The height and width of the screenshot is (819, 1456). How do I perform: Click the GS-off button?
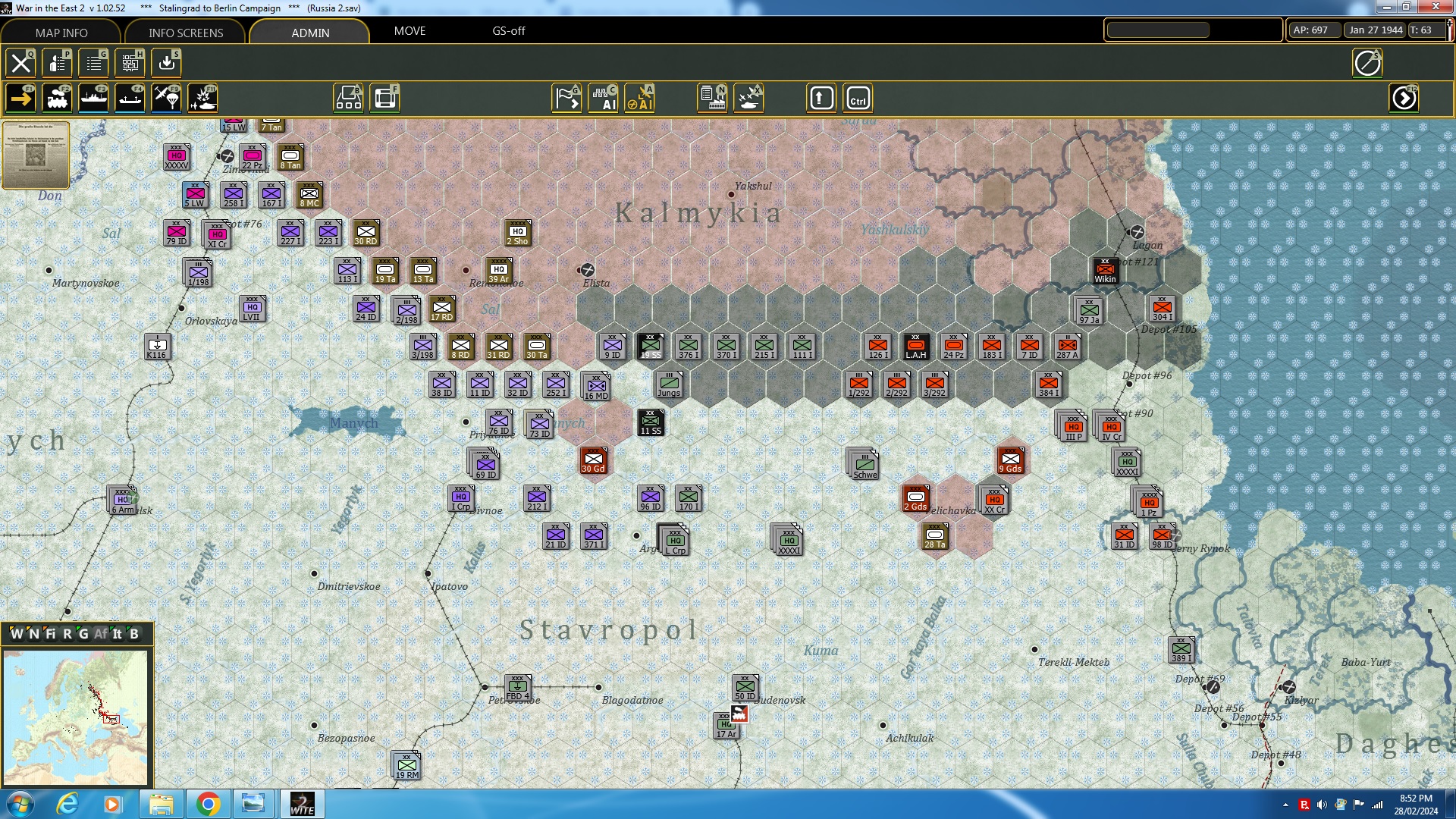[x=508, y=32]
